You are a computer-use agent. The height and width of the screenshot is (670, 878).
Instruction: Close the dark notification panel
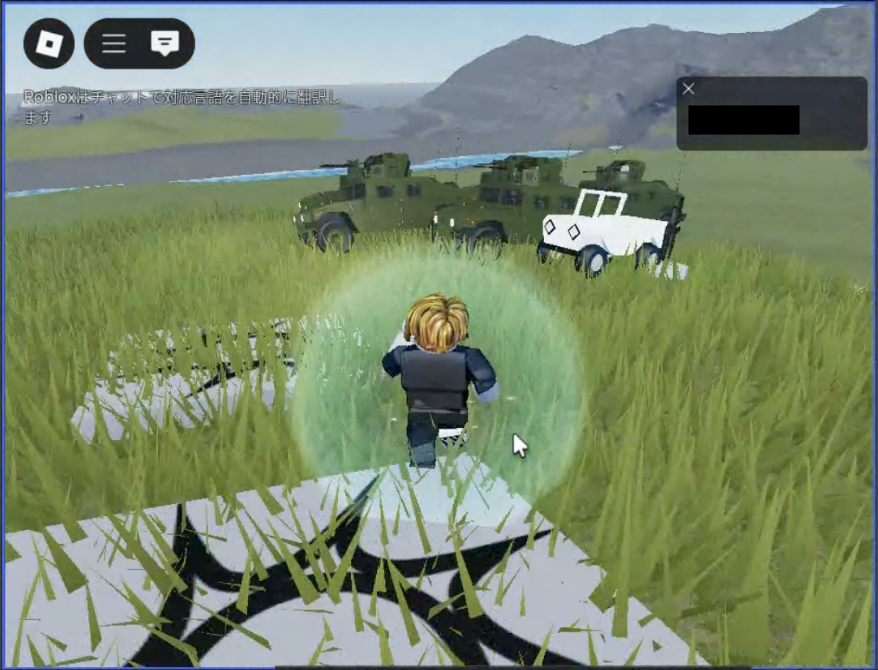pyautogui.click(x=688, y=89)
